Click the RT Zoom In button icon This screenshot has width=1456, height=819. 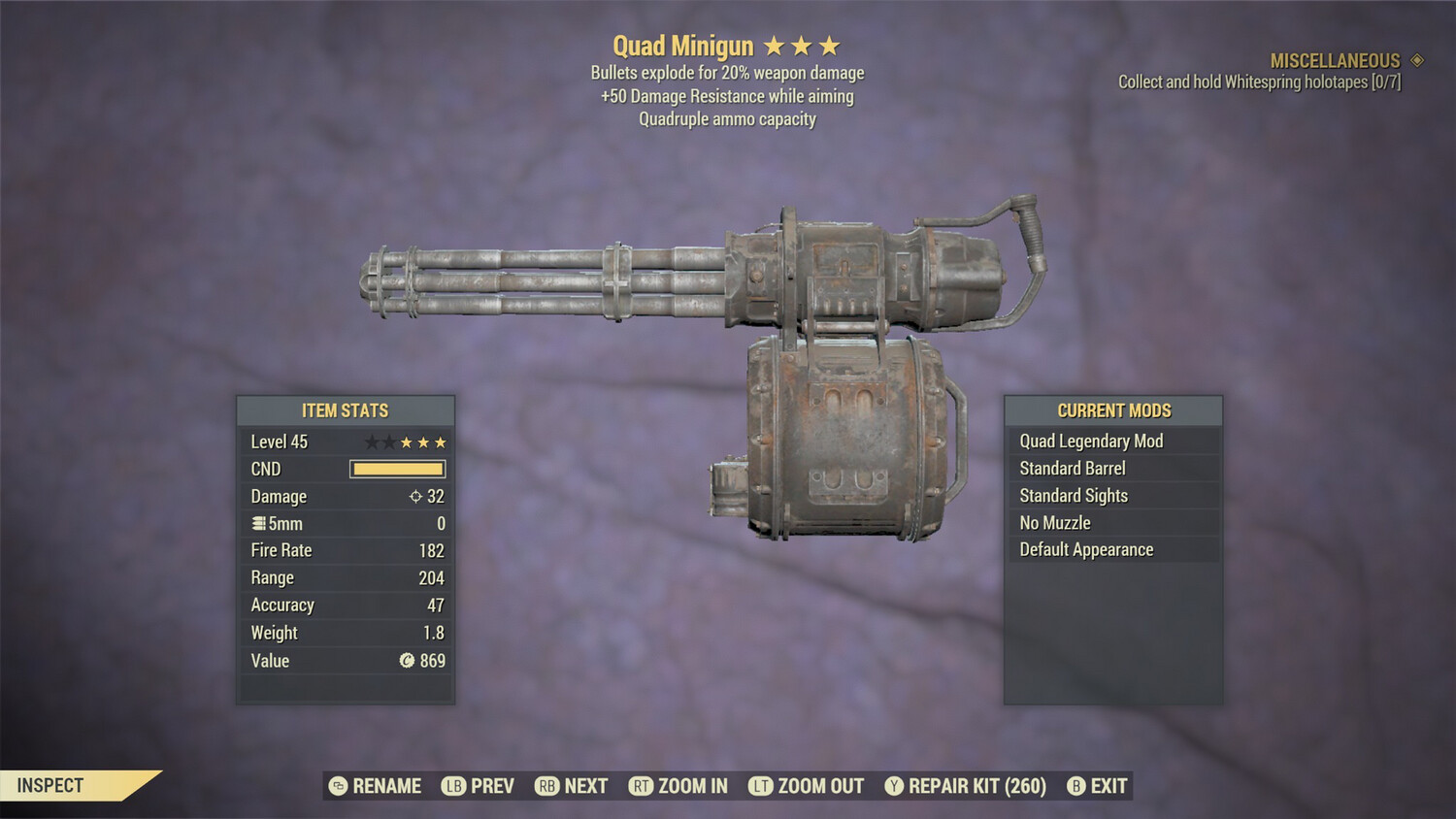(642, 786)
